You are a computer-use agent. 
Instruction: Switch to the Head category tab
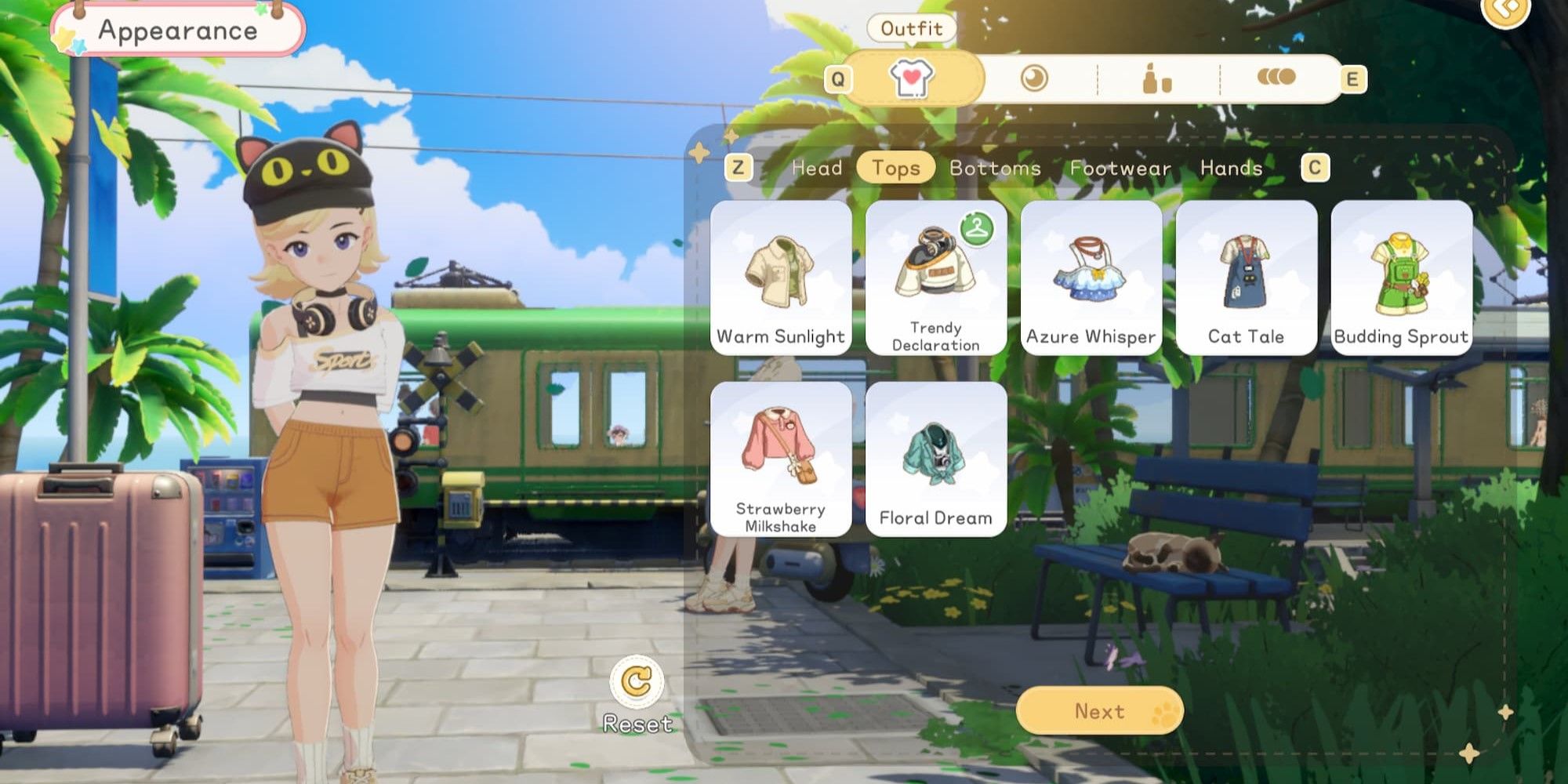[x=817, y=168]
